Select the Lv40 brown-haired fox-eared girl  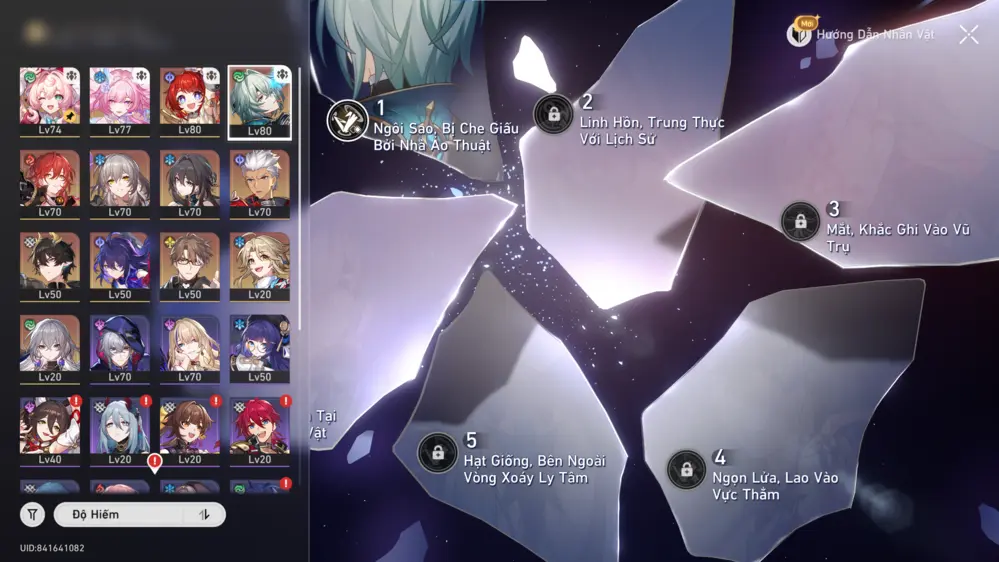click(50, 430)
